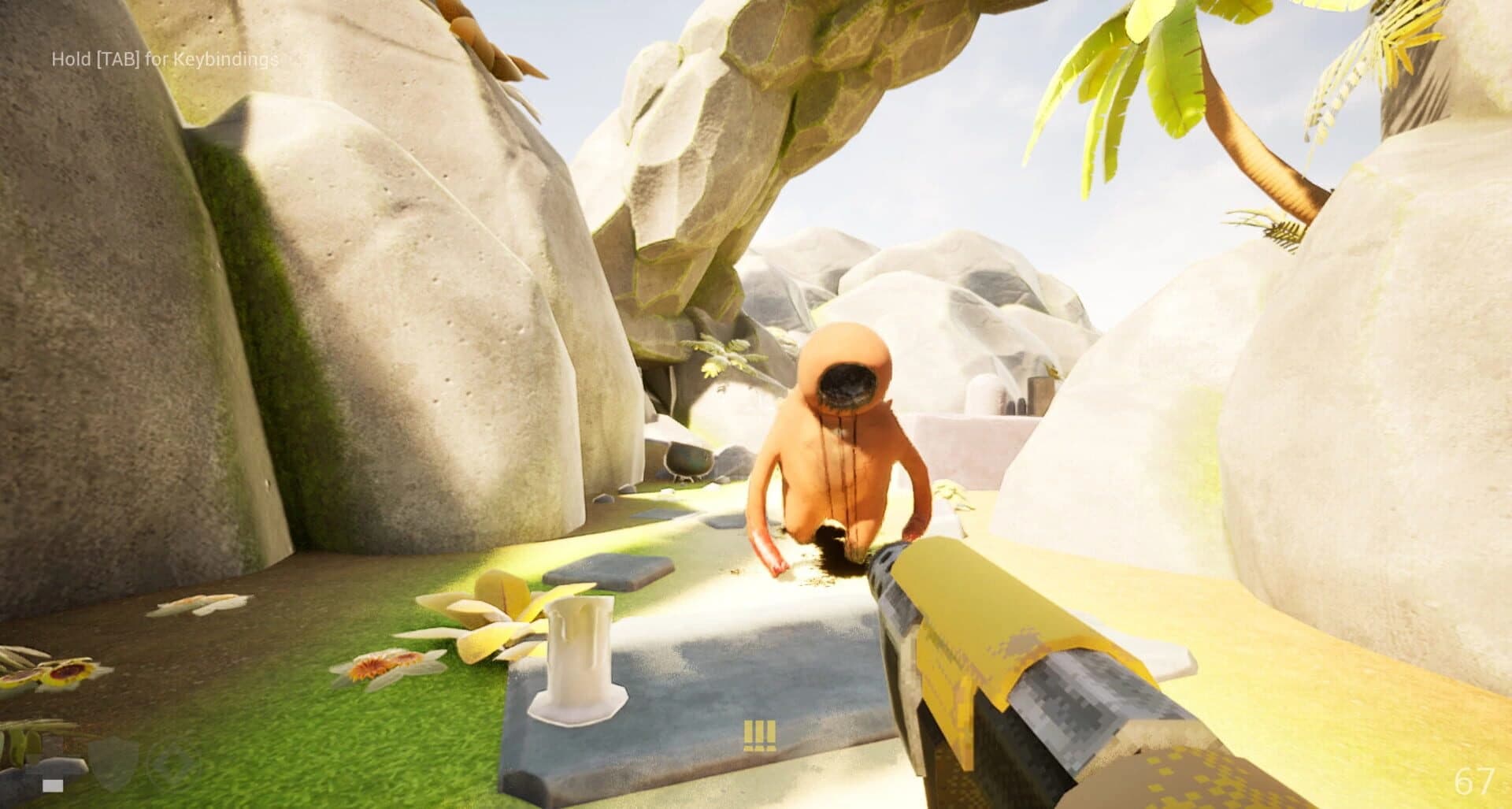Expand the 'Hold [TAB] for Keybindings' prompt

point(165,58)
